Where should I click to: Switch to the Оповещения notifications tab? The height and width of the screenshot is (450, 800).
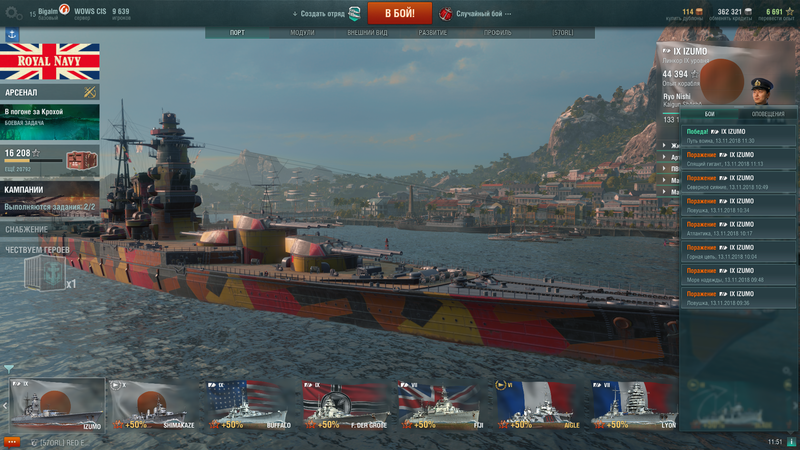(768, 114)
